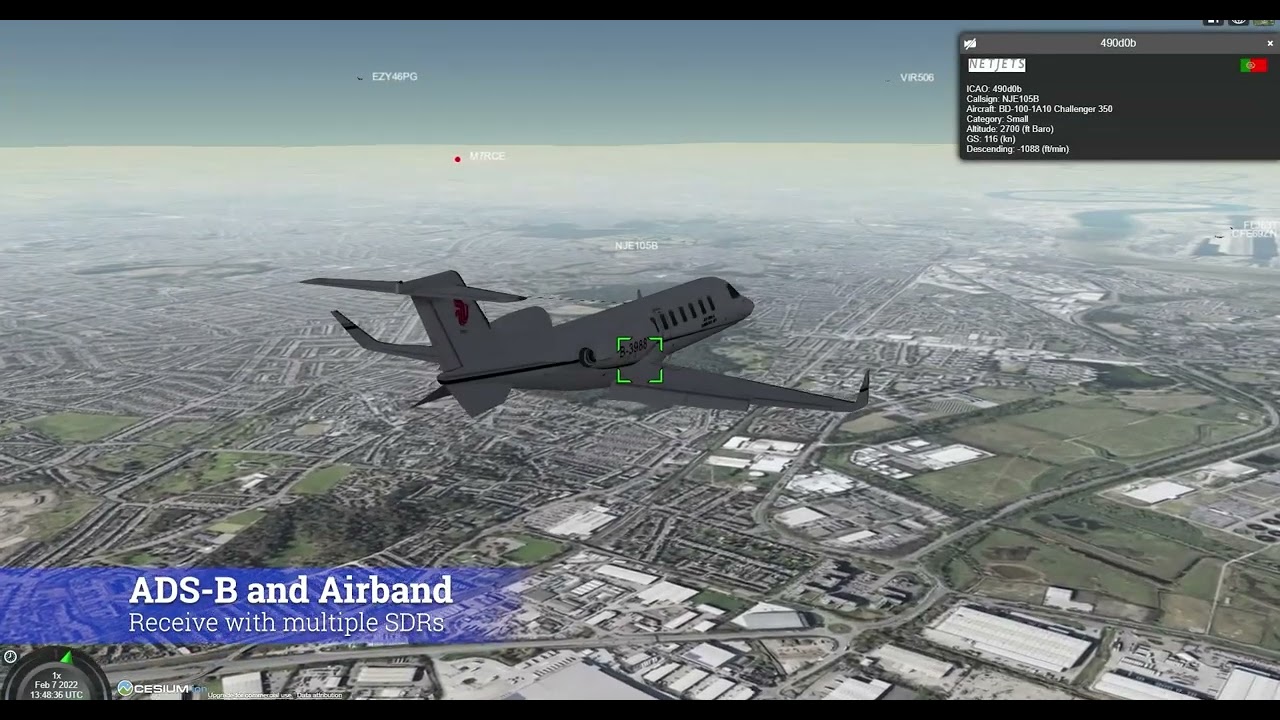Follow the Upgrade for commercial use link
Screen dimensions: 1280x720
pos(250,695)
